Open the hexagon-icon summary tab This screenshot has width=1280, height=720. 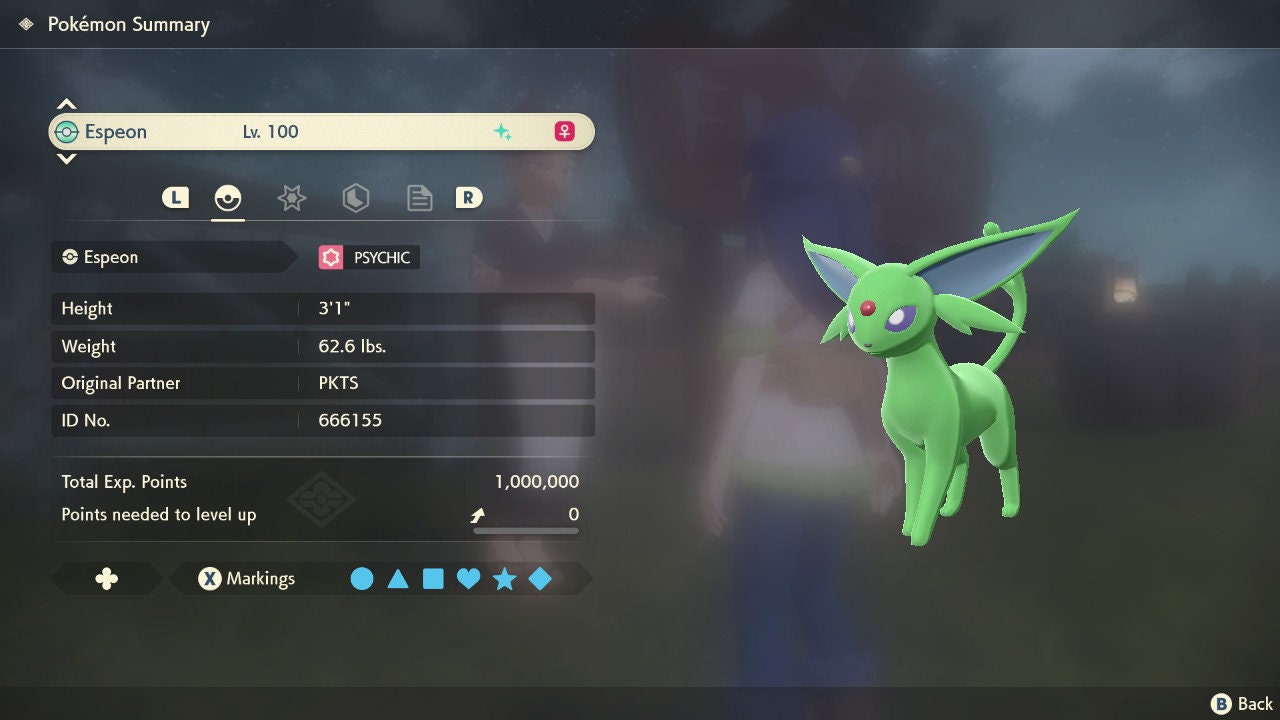pyautogui.click(x=355, y=198)
